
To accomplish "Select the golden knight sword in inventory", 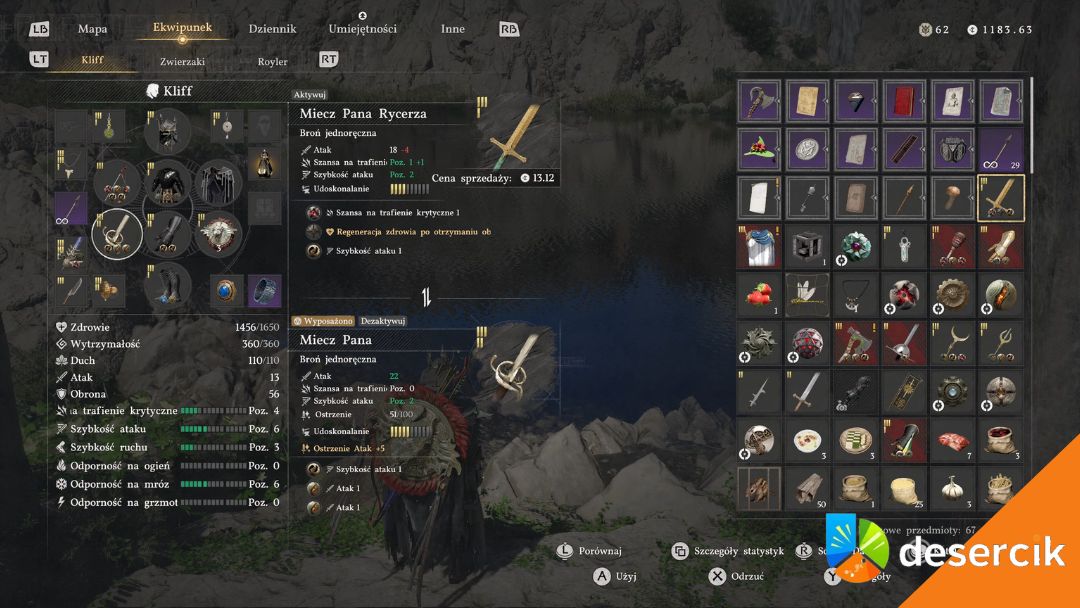I will (x=1000, y=198).
